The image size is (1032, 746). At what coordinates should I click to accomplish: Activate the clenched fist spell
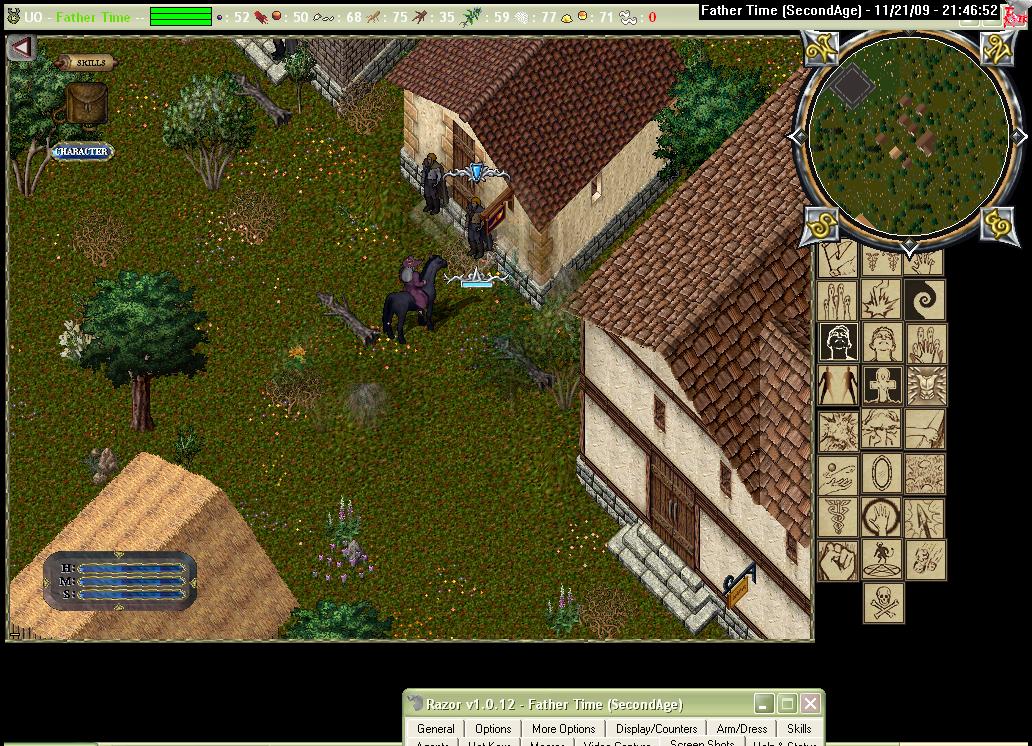coord(838,560)
